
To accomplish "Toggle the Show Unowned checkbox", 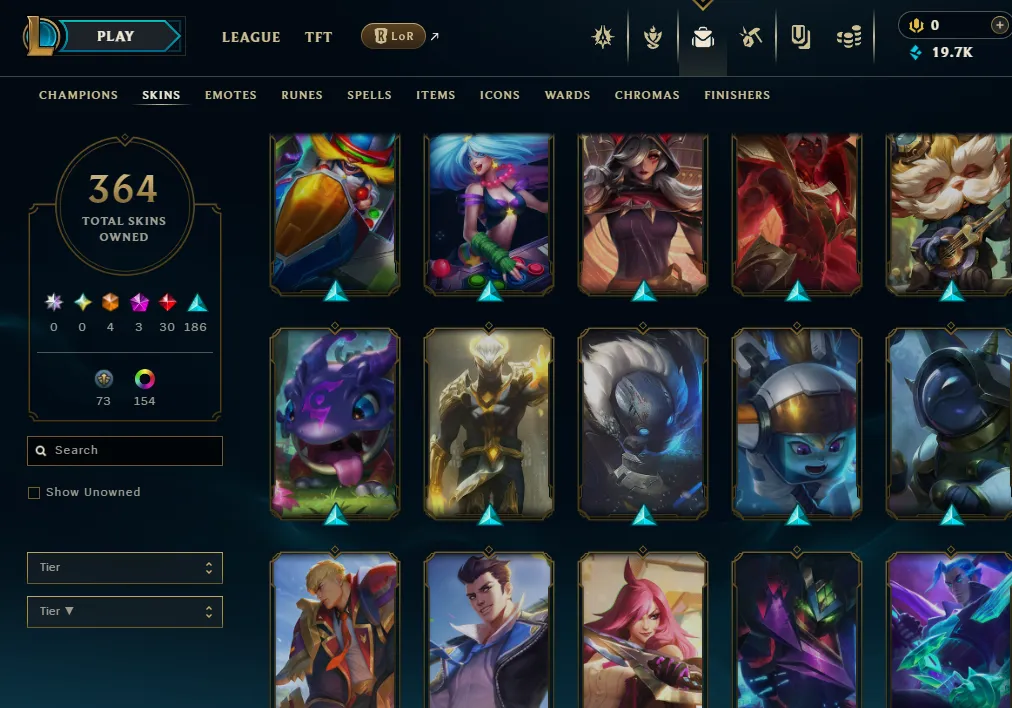I will coord(34,493).
